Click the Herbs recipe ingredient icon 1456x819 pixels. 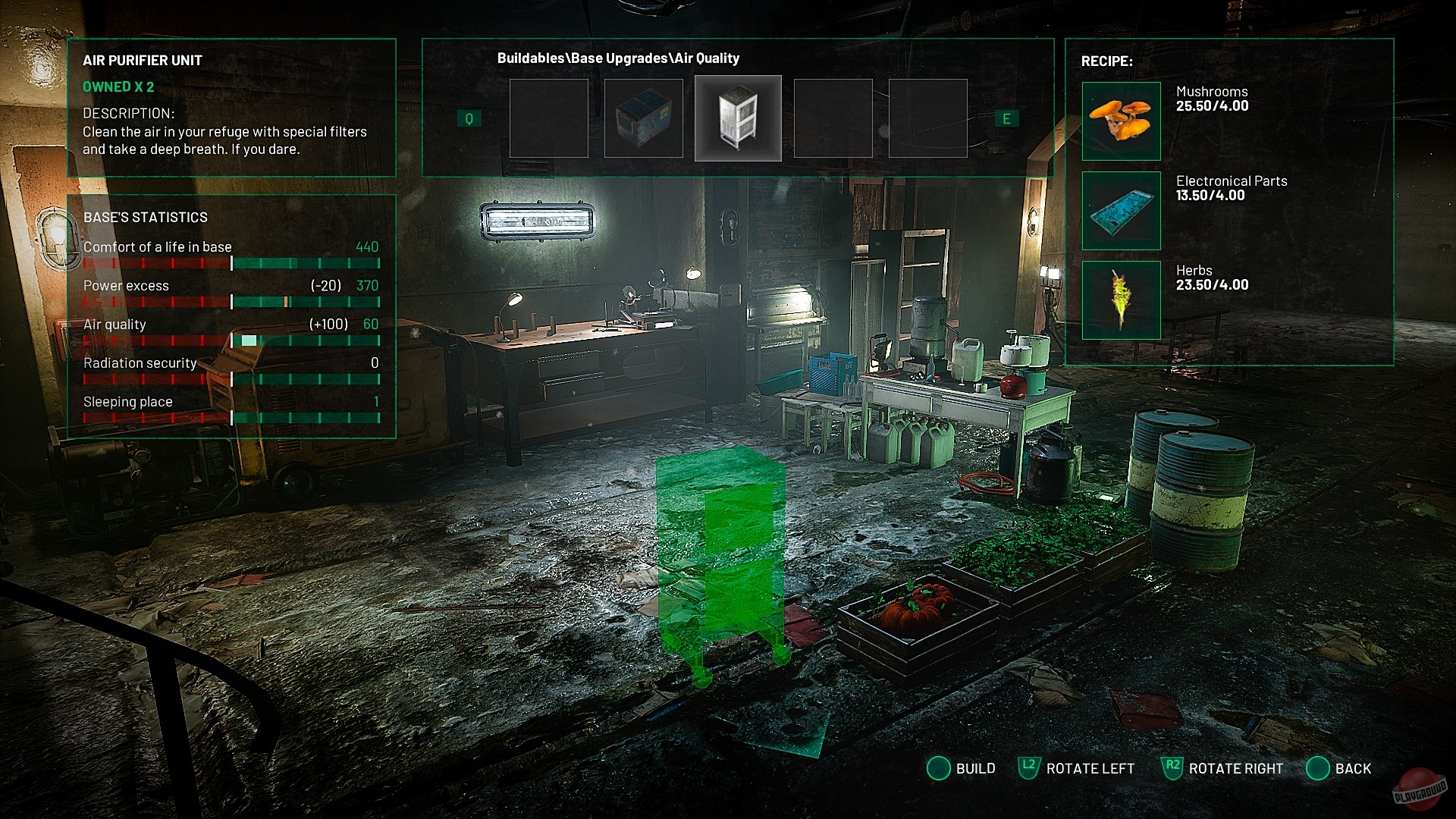[1121, 300]
